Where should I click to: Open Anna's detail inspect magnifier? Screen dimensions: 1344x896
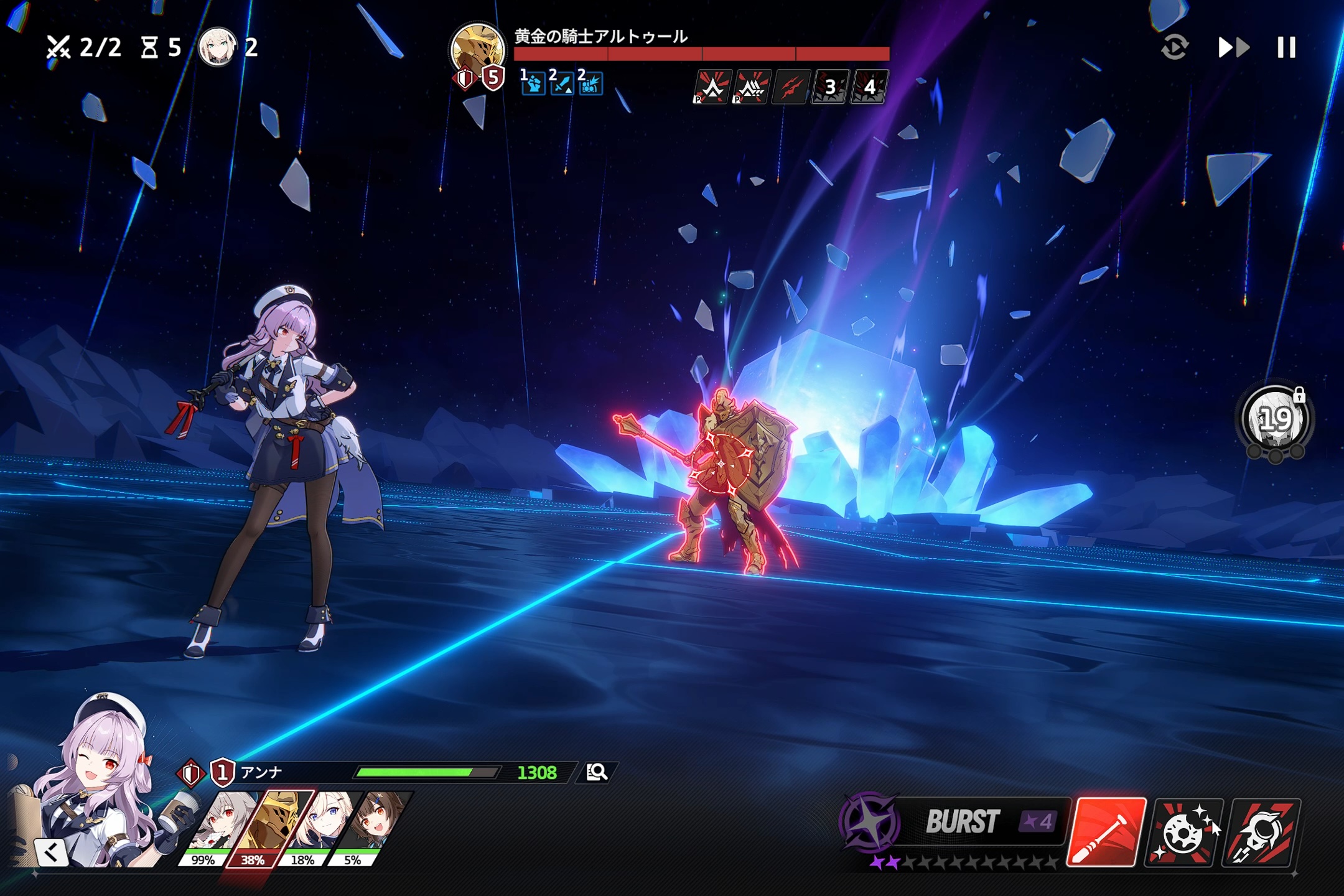point(598,774)
